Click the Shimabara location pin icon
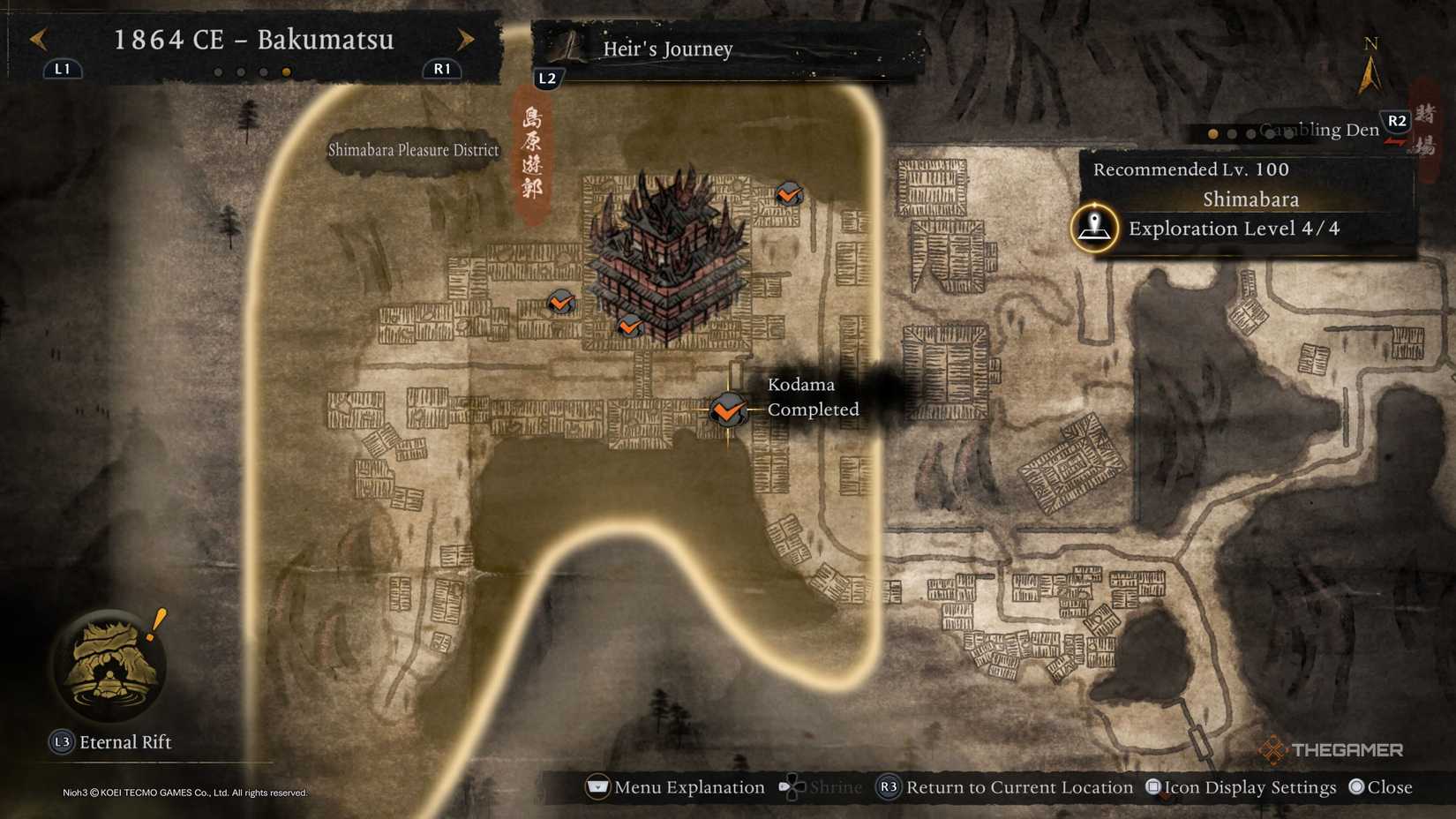This screenshot has width=1456, height=819. point(1094,228)
